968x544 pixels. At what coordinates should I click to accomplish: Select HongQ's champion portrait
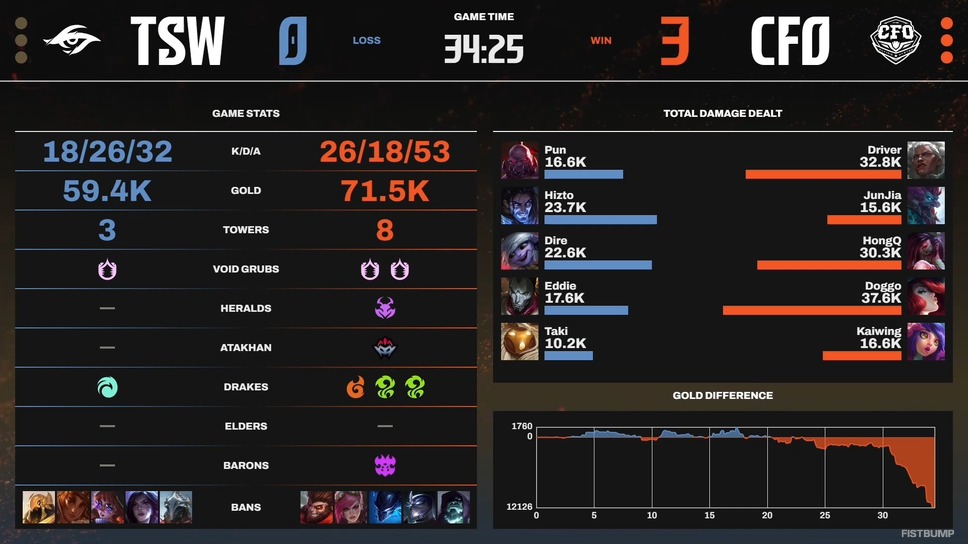(926, 250)
